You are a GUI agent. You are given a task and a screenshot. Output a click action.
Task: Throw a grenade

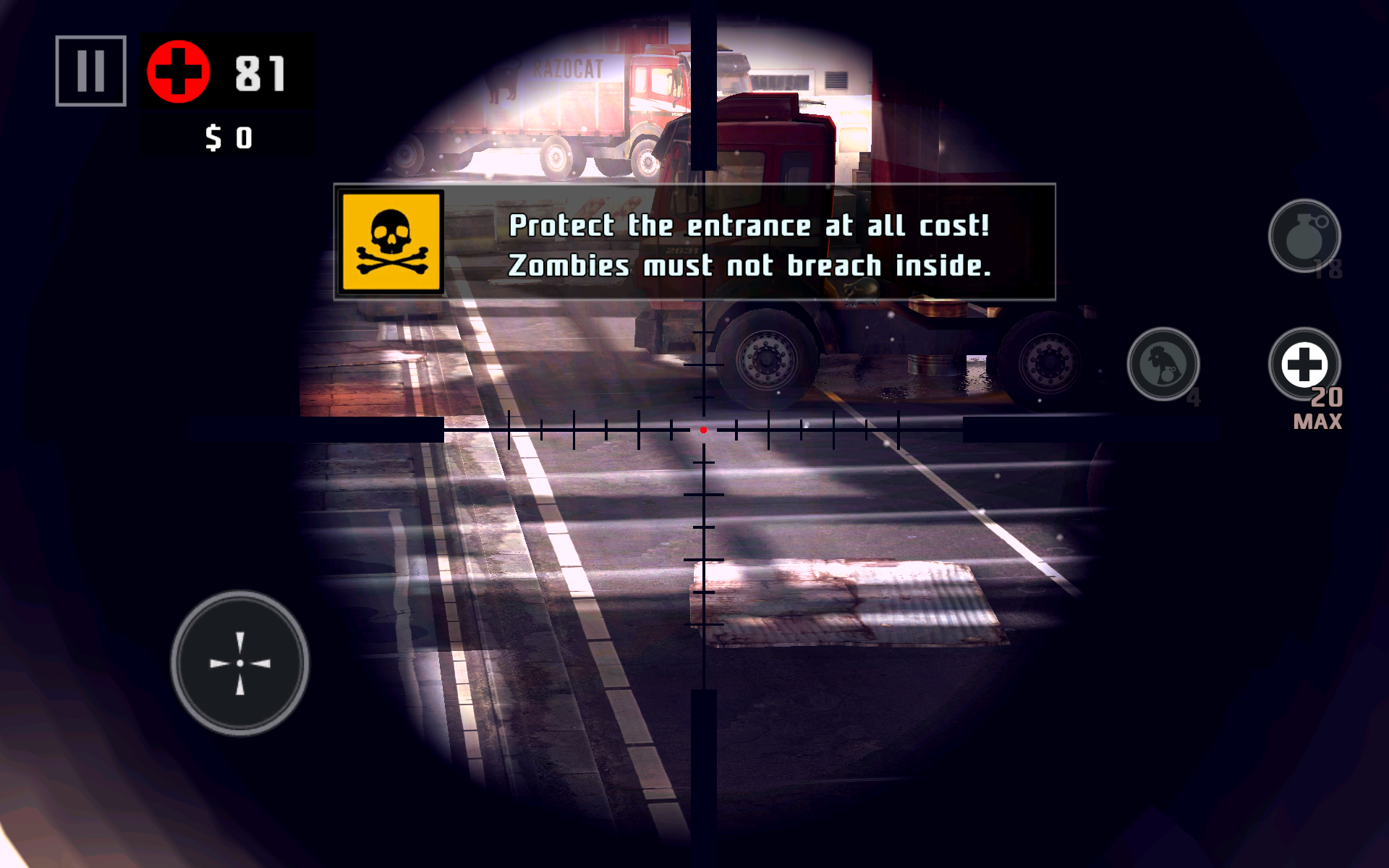[1304, 236]
